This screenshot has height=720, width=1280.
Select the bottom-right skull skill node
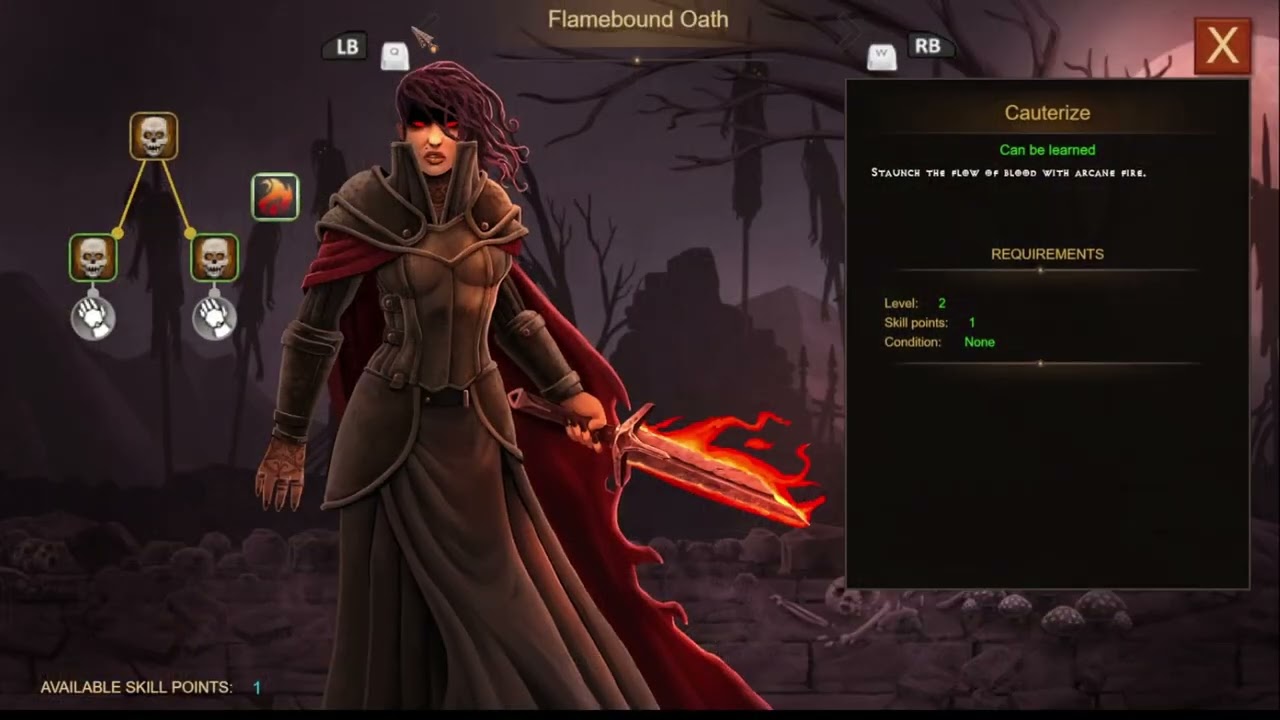(213, 258)
